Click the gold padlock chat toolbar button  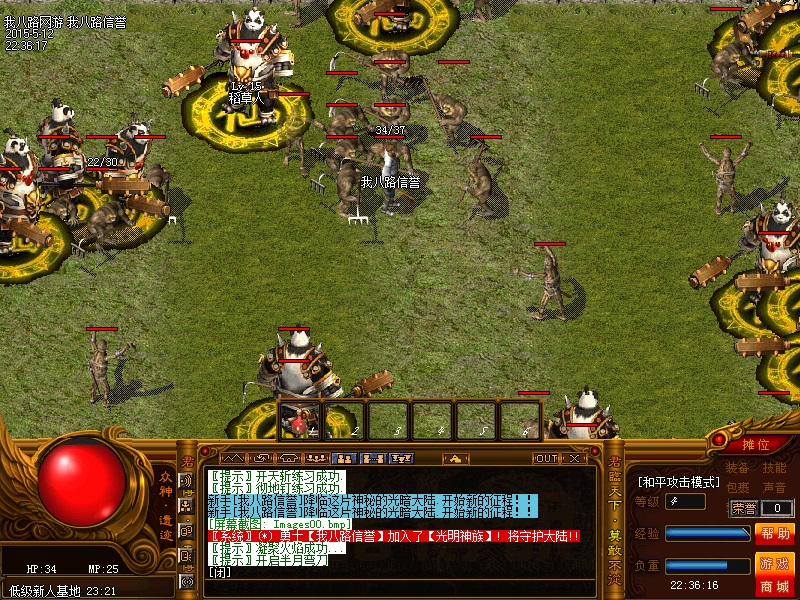coord(456,458)
